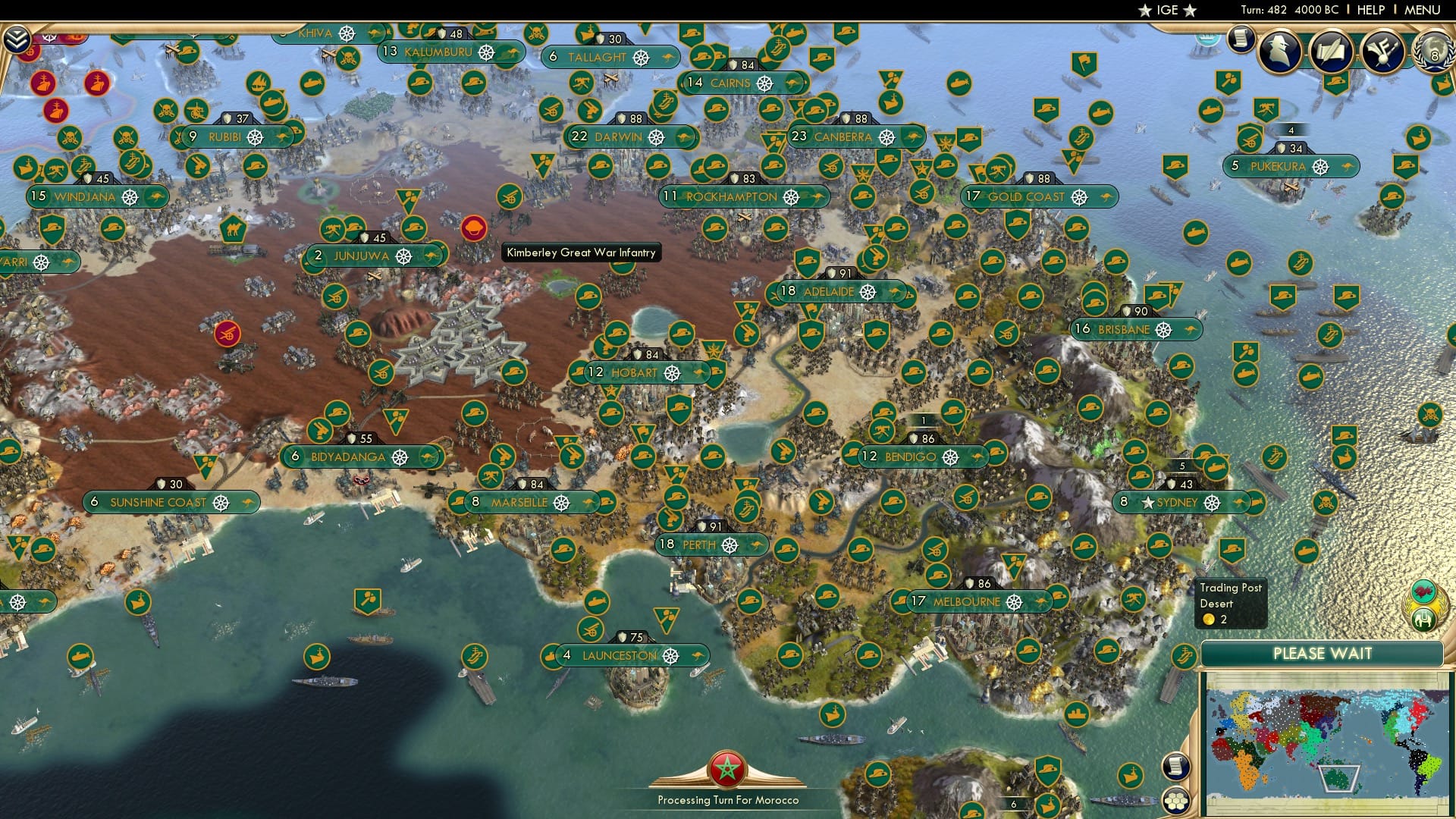Screen dimensions: 1456x819
Task: Open the Sydney city banner
Action: (x=1178, y=502)
